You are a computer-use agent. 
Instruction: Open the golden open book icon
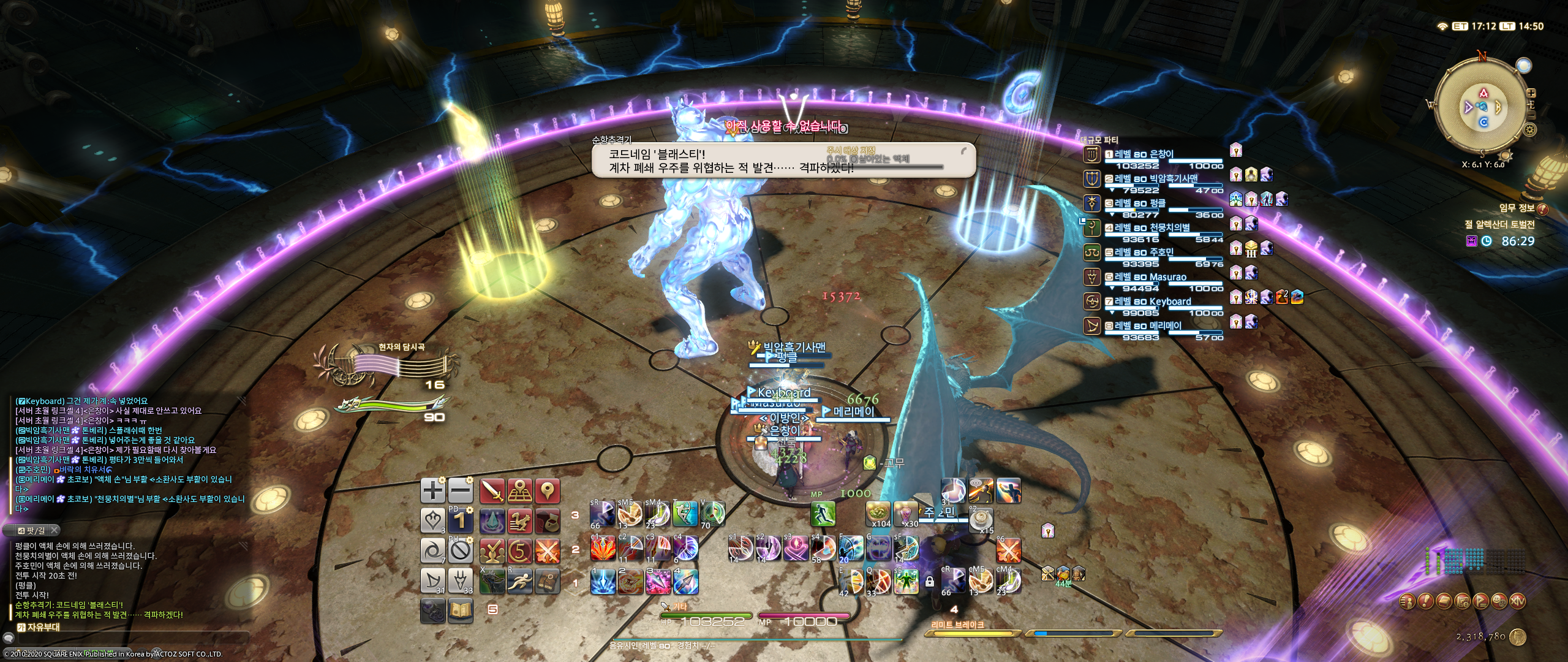tap(461, 611)
